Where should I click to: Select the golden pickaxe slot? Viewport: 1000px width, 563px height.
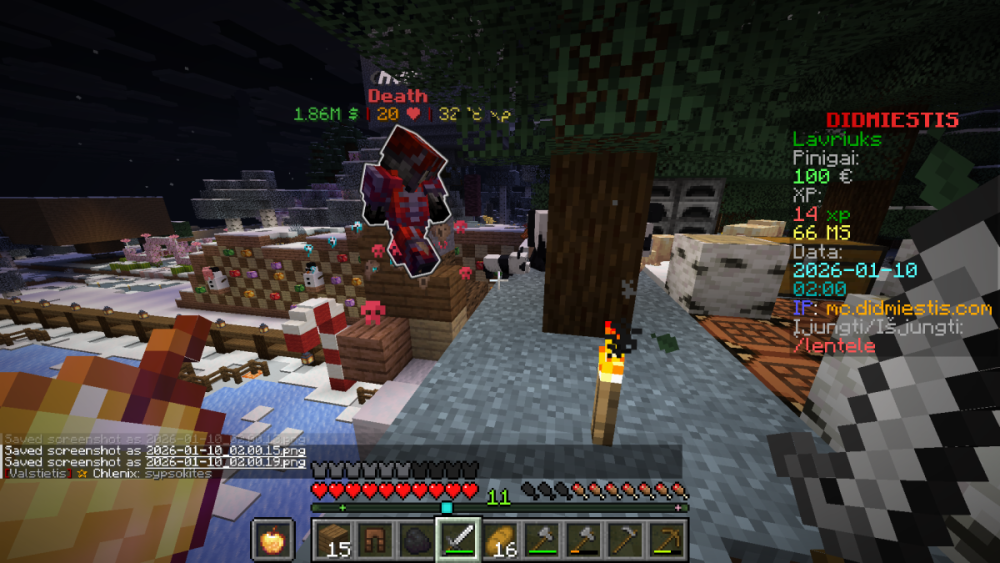coord(664,540)
